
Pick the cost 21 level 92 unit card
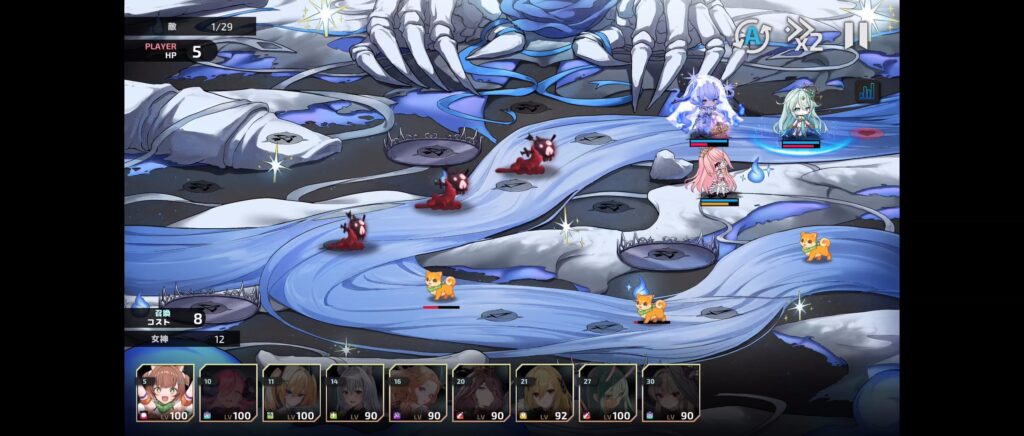[544, 392]
